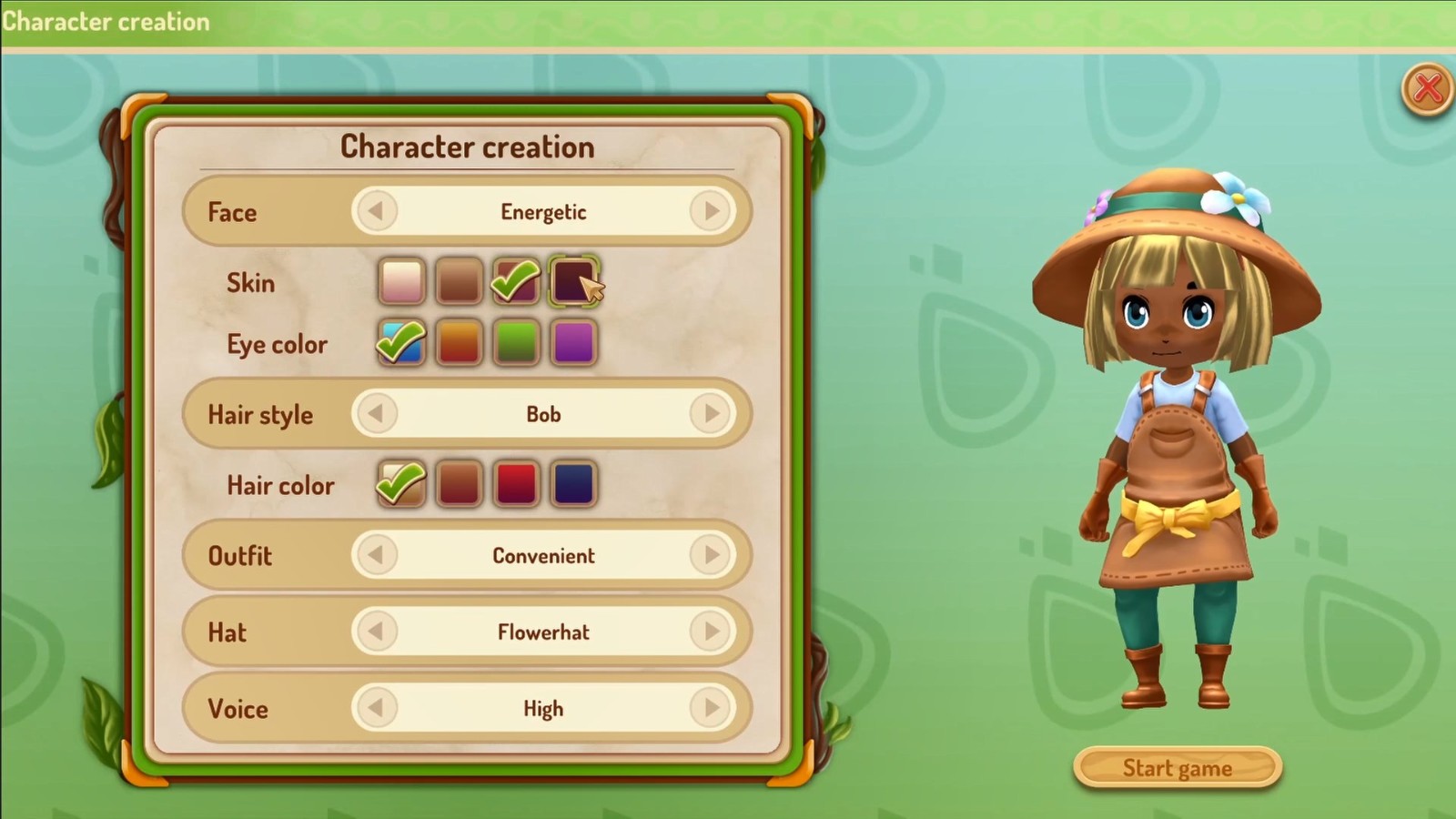This screenshot has width=1456, height=819.
Task: Show the previous Outfit option
Action: 376,555
